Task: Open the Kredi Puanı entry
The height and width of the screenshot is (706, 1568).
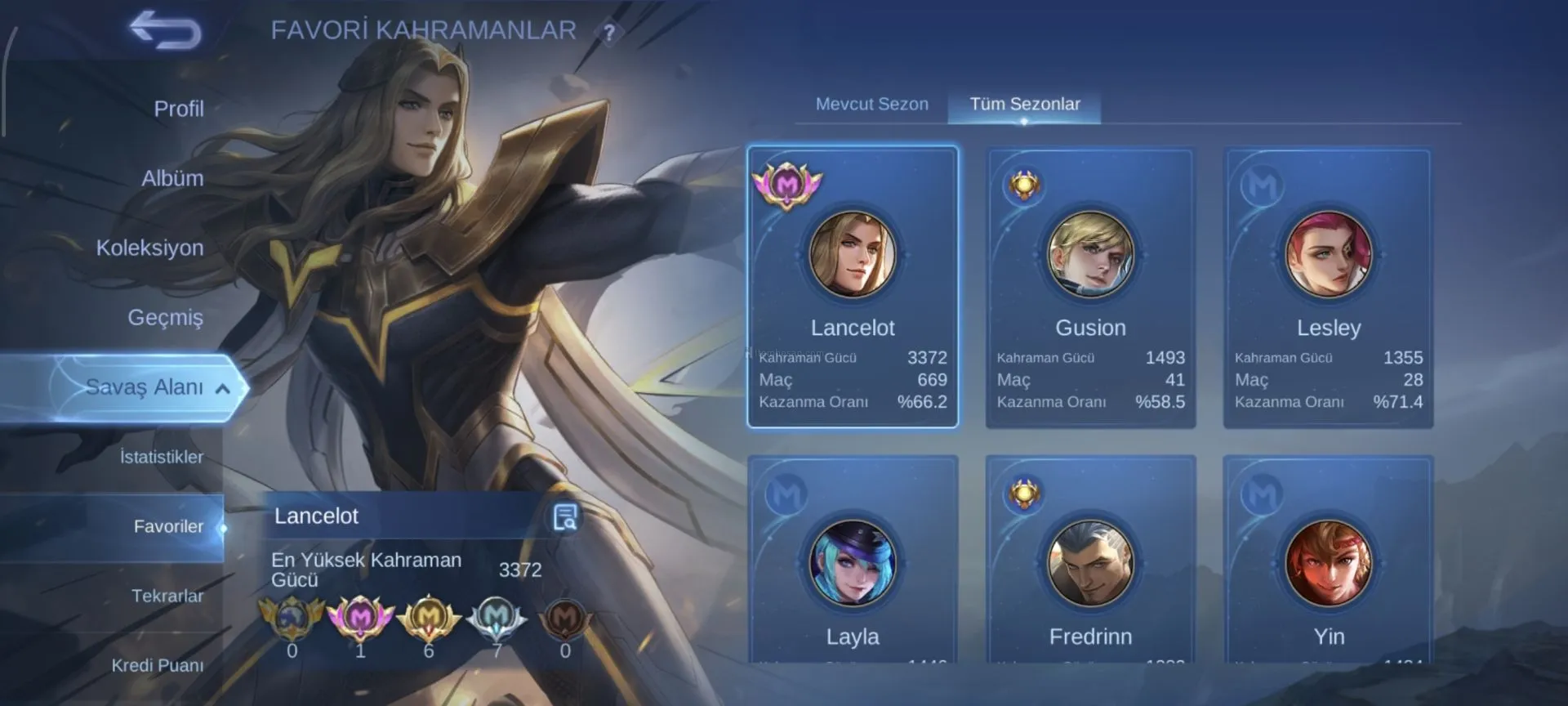Action: click(x=157, y=665)
